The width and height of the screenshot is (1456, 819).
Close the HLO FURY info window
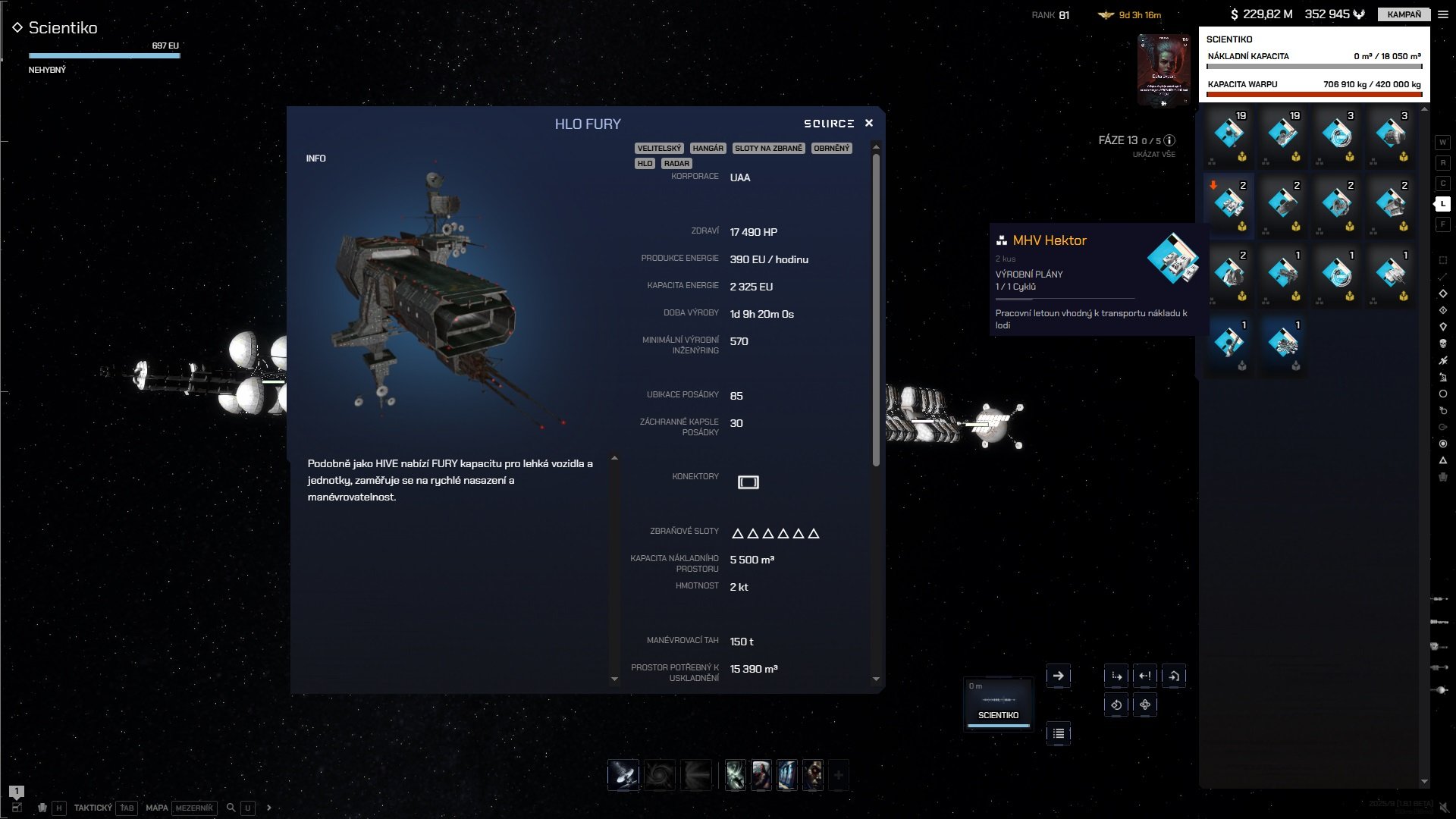(869, 123)
